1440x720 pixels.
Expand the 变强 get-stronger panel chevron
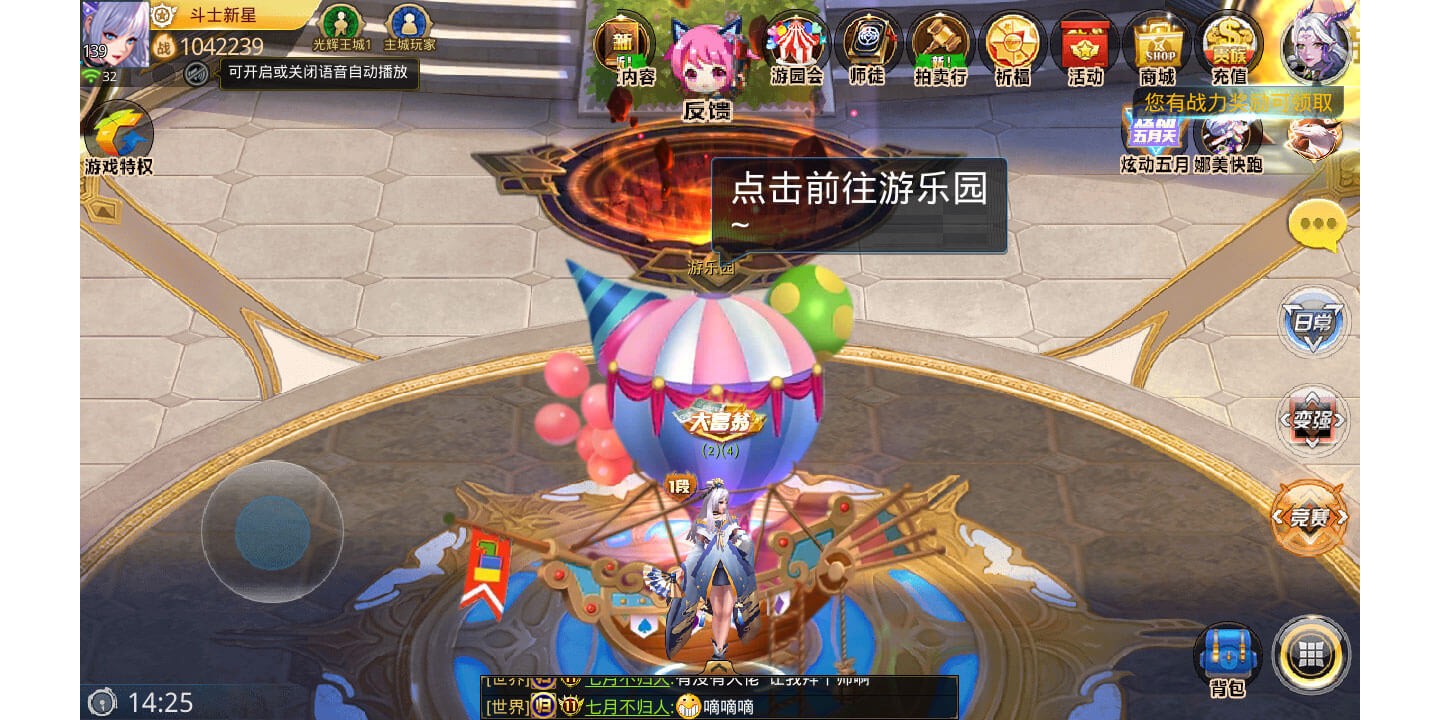click(1311, 421)
